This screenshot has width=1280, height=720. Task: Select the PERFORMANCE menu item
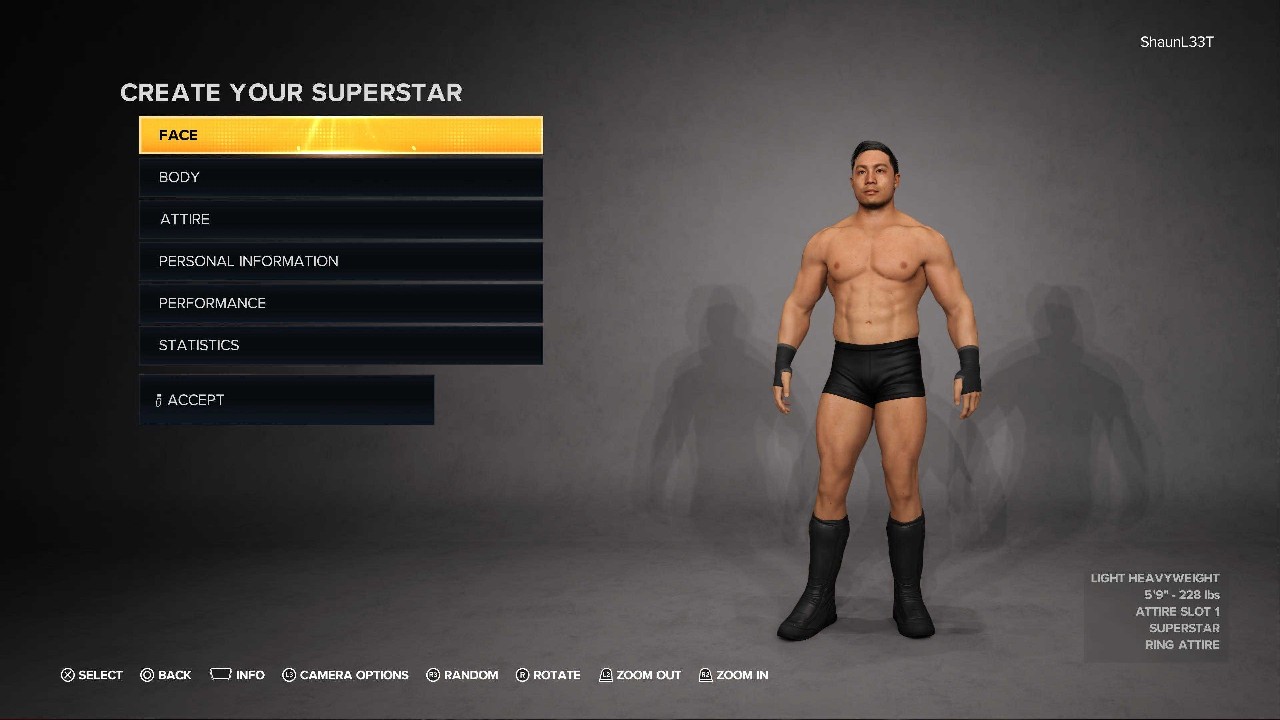[x=340, y=302]
